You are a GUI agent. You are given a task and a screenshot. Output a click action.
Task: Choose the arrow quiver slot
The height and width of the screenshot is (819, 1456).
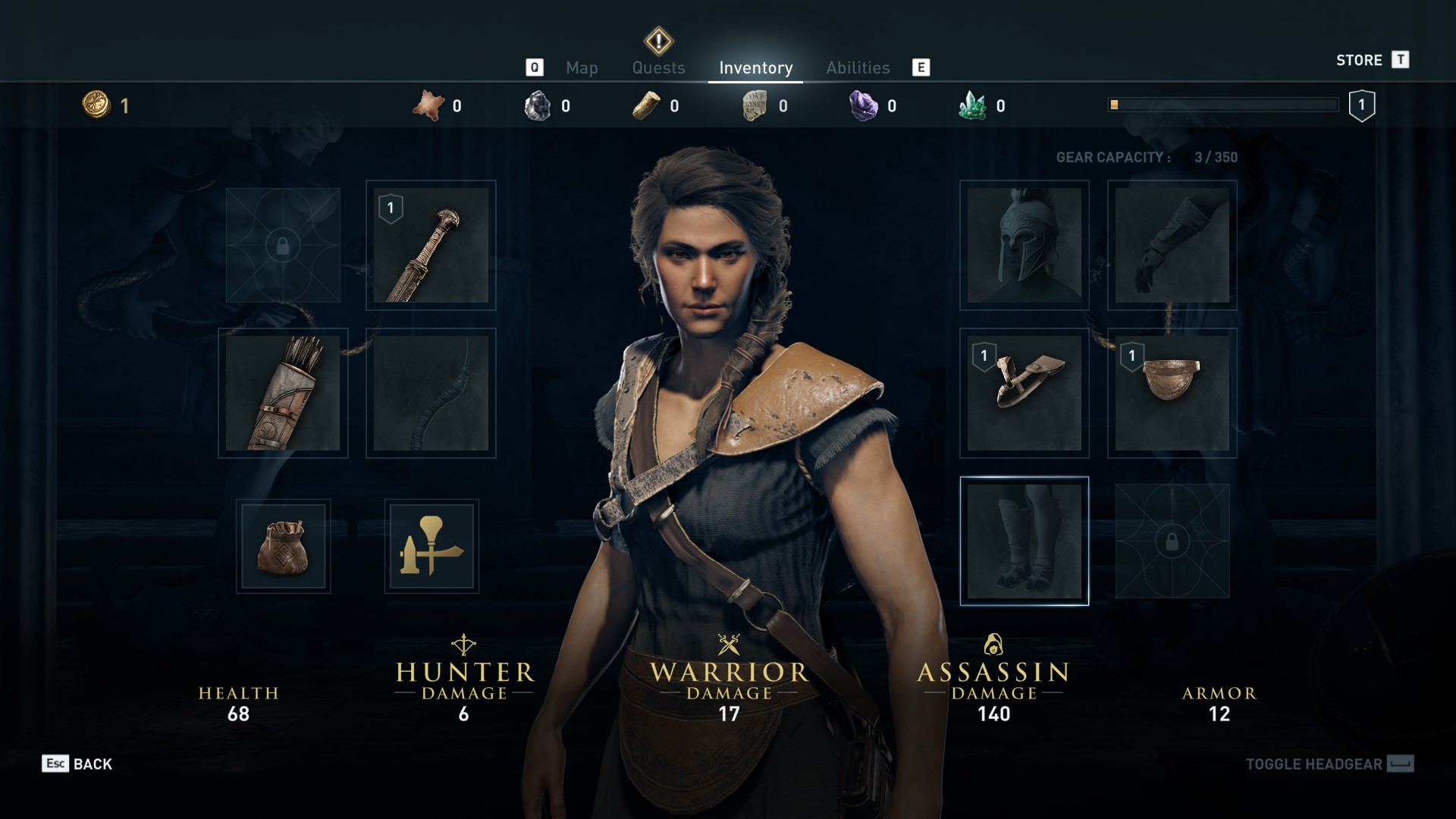tap(283, 394)
